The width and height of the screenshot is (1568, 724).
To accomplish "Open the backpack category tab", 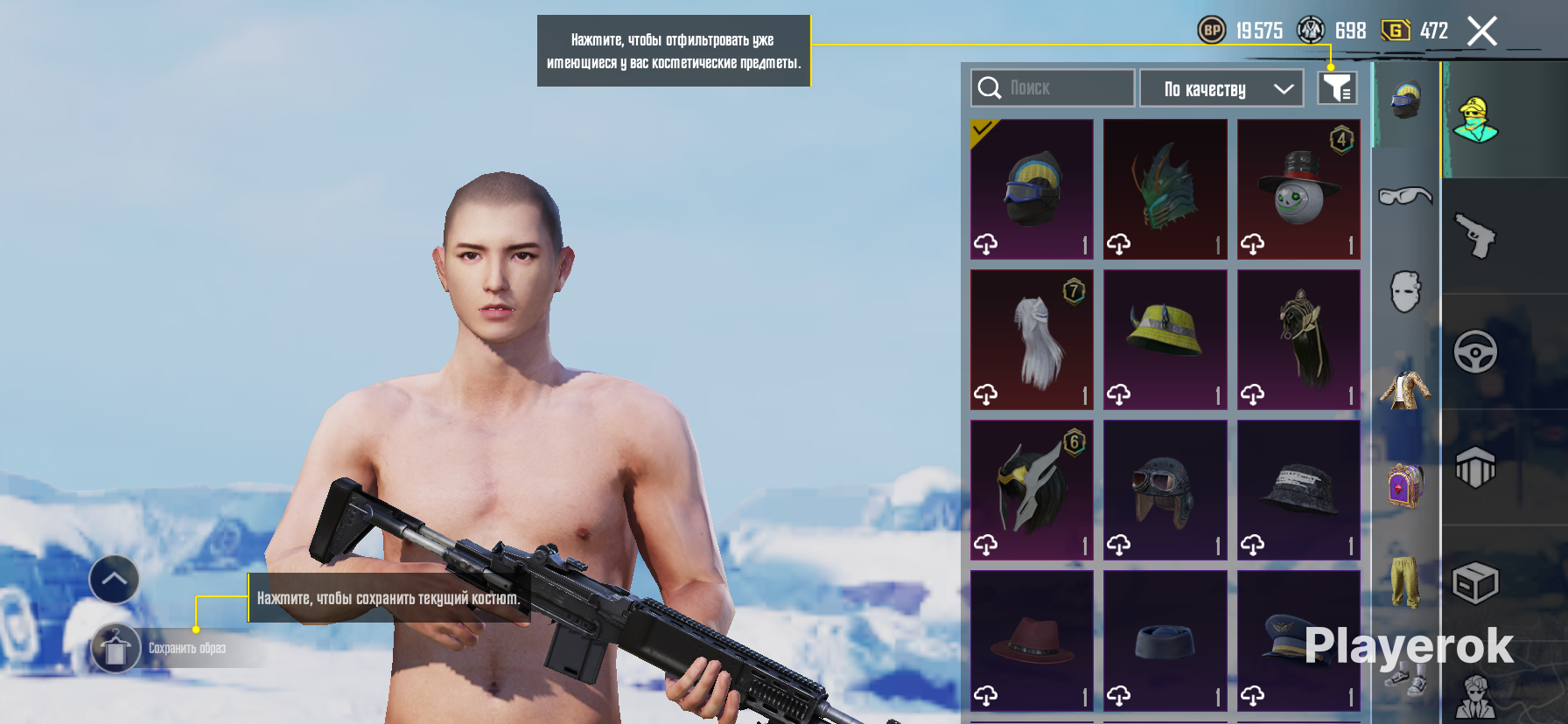I will (1405, 485).
